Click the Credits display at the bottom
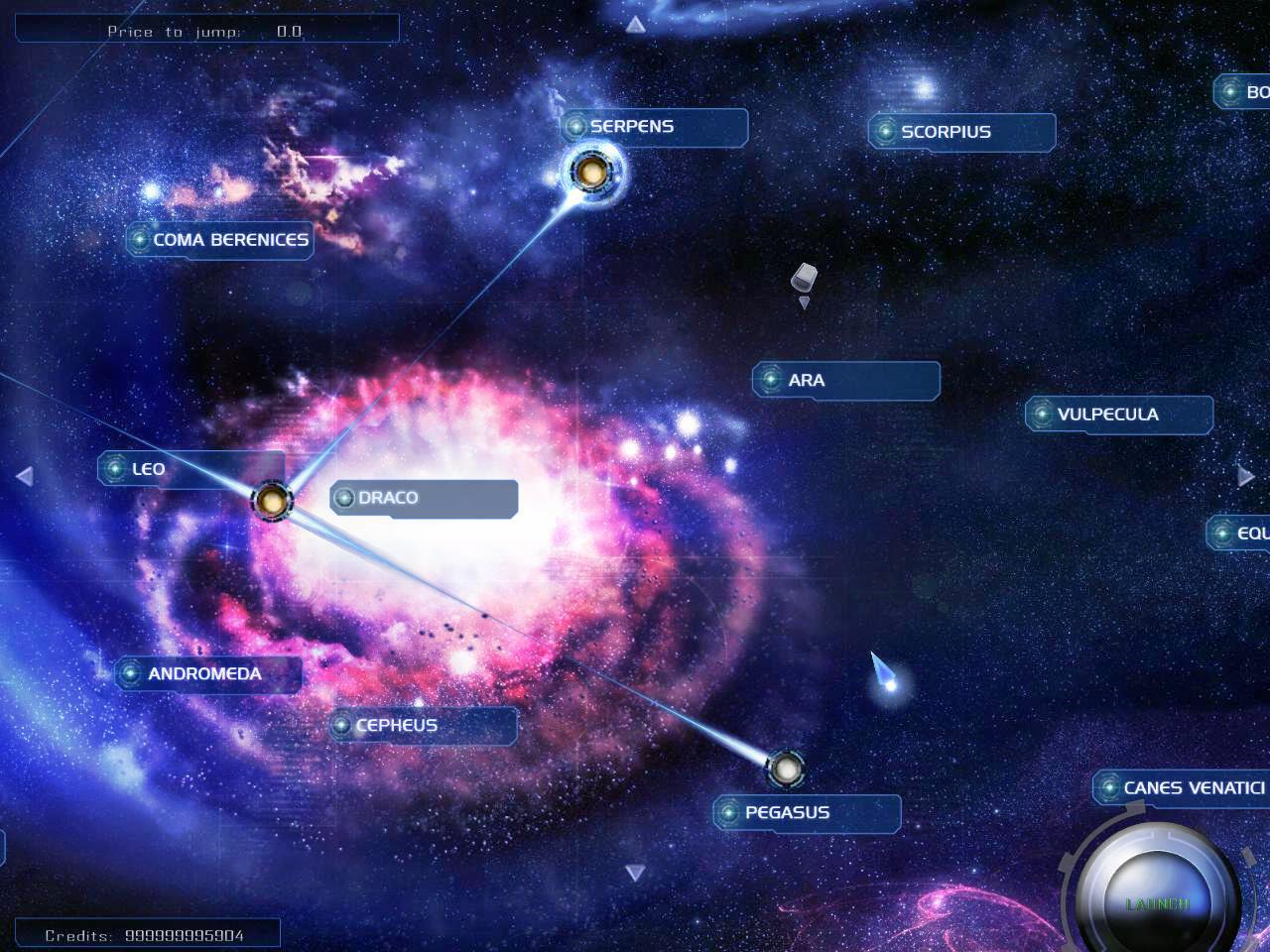 coord(145,934)
